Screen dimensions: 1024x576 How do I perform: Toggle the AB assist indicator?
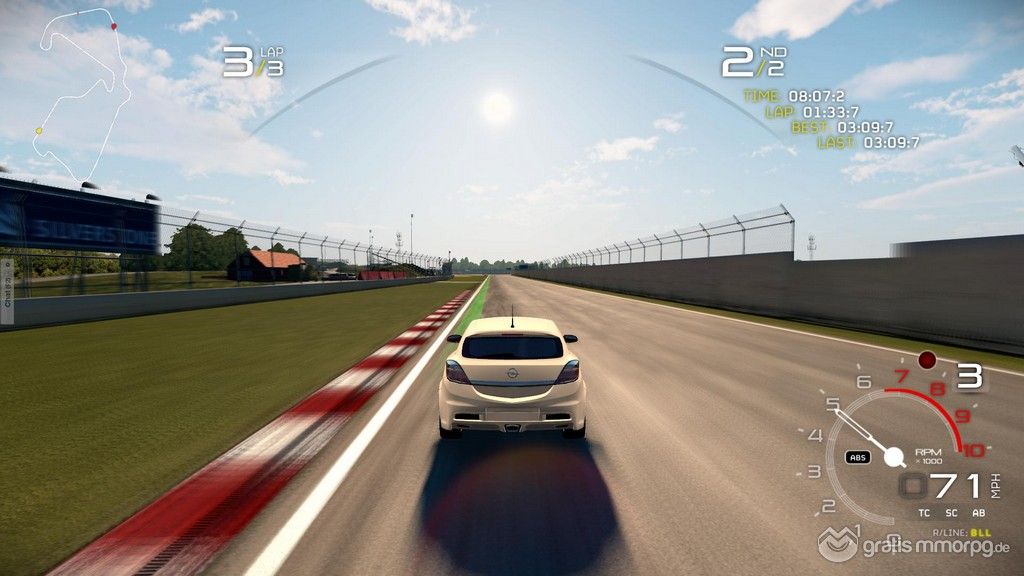click(977, 513)
